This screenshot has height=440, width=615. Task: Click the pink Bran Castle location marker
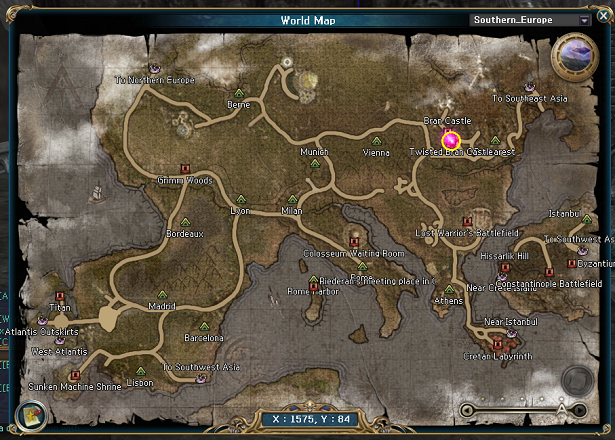coord(451,139)
